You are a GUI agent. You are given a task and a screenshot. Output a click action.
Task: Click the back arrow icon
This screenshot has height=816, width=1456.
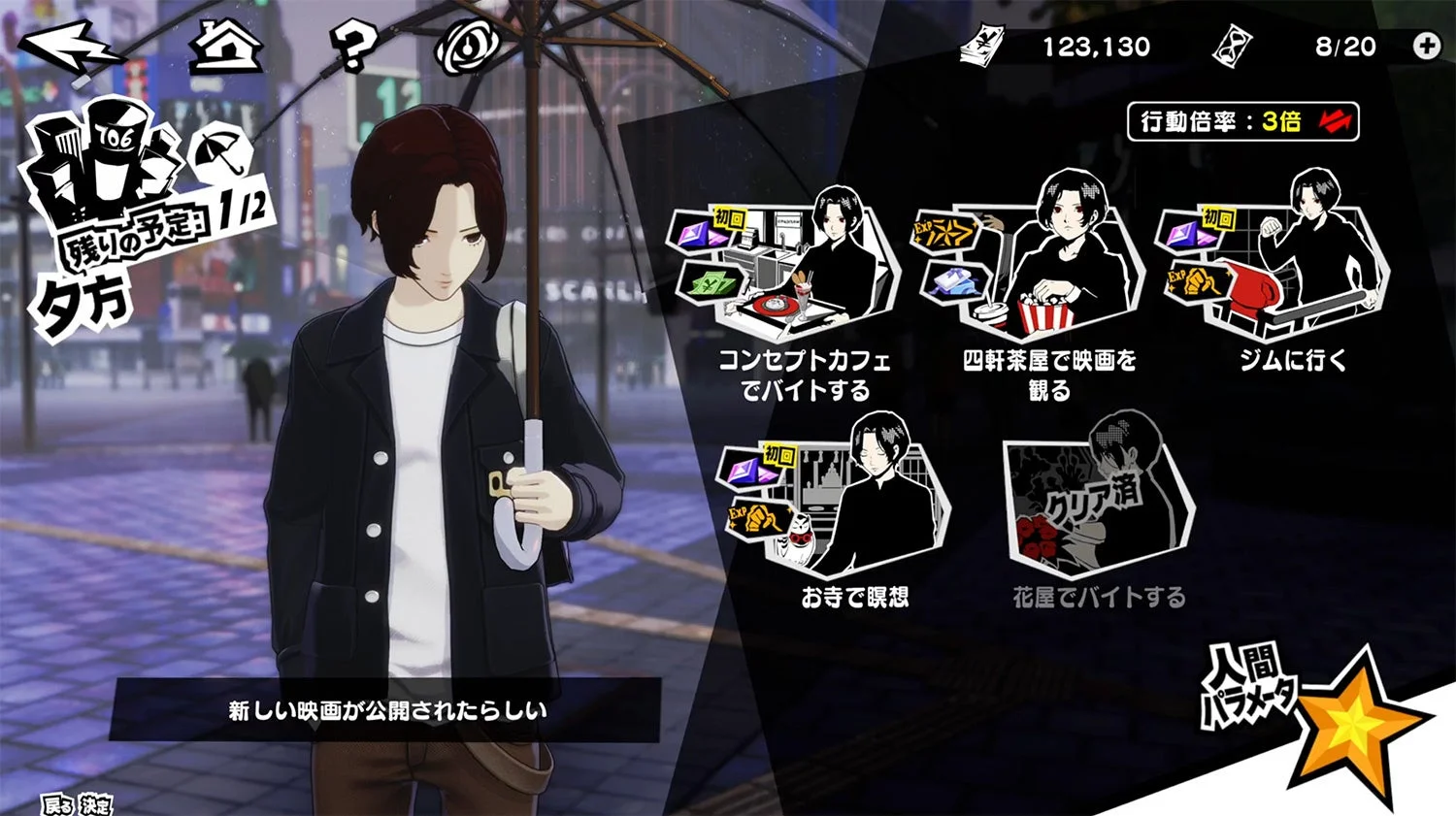click(x=70, y=44)
